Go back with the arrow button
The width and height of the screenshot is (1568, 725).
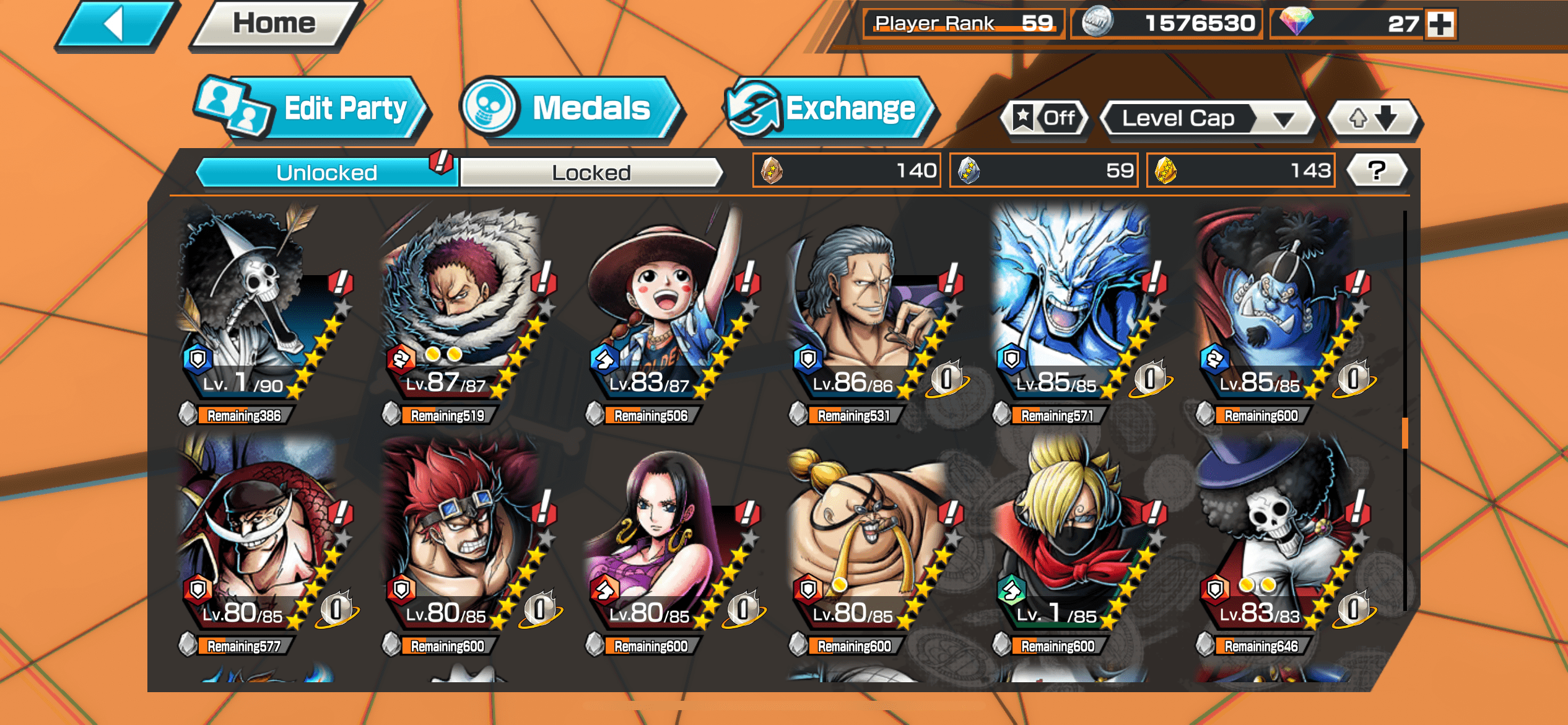[x=115, y=25]
